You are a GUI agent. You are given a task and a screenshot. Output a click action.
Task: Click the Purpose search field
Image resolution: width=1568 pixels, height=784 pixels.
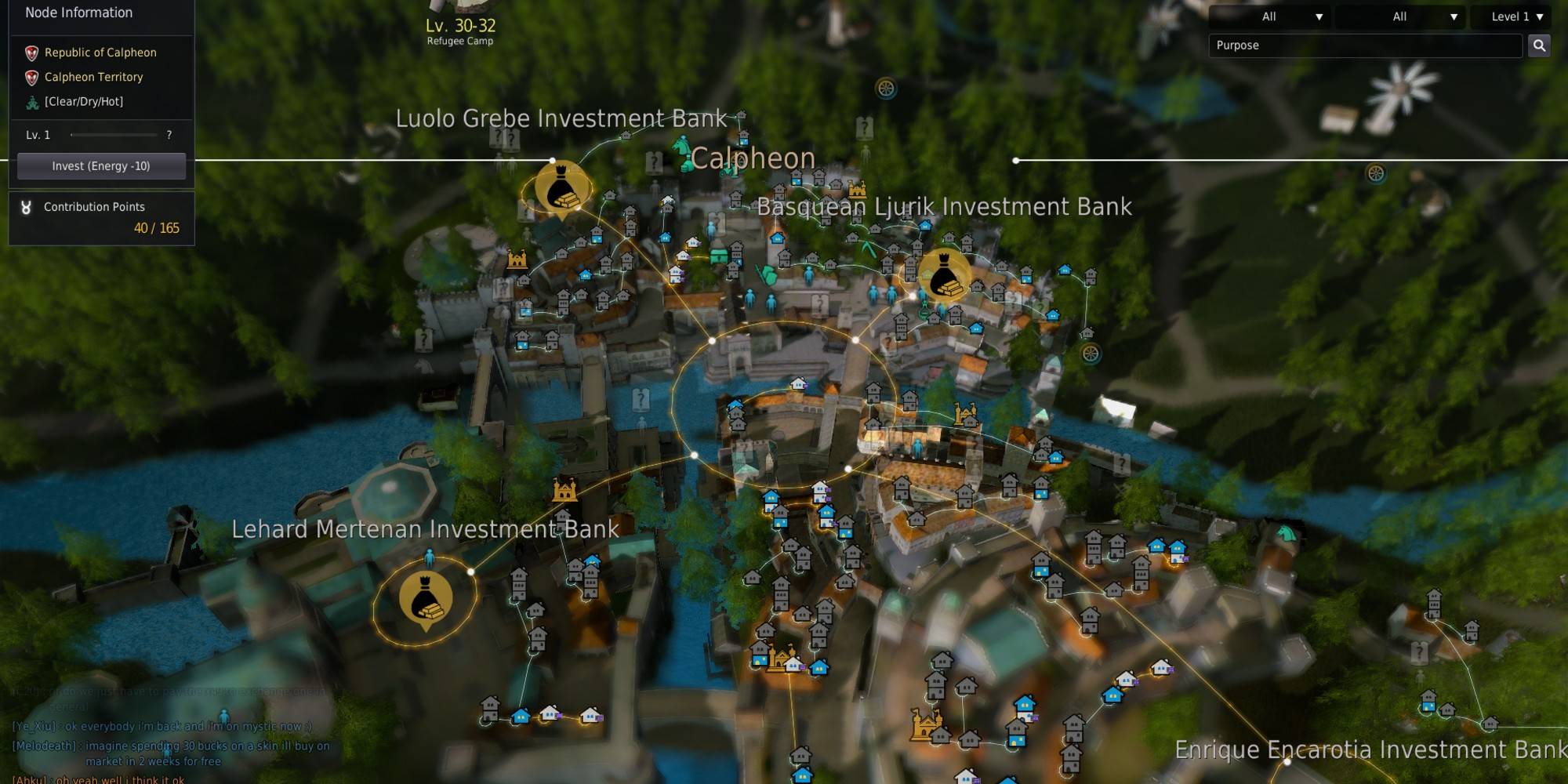pos(1364,45)
